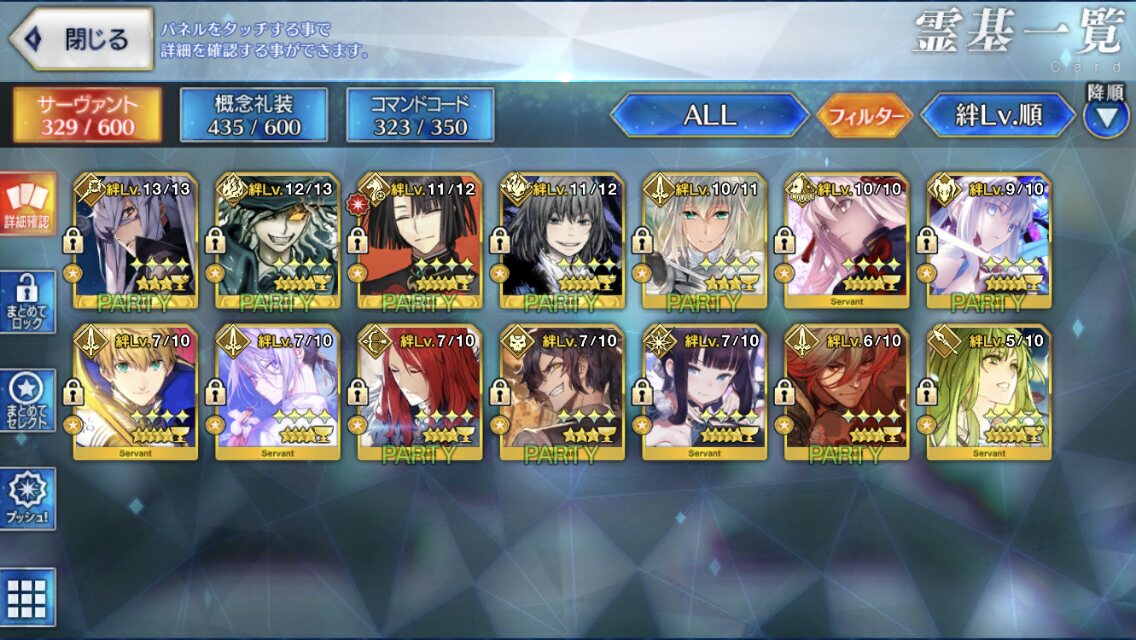
Task: Select the green-haired servant with 絆Lv.5/10
Action: point(988,392)
